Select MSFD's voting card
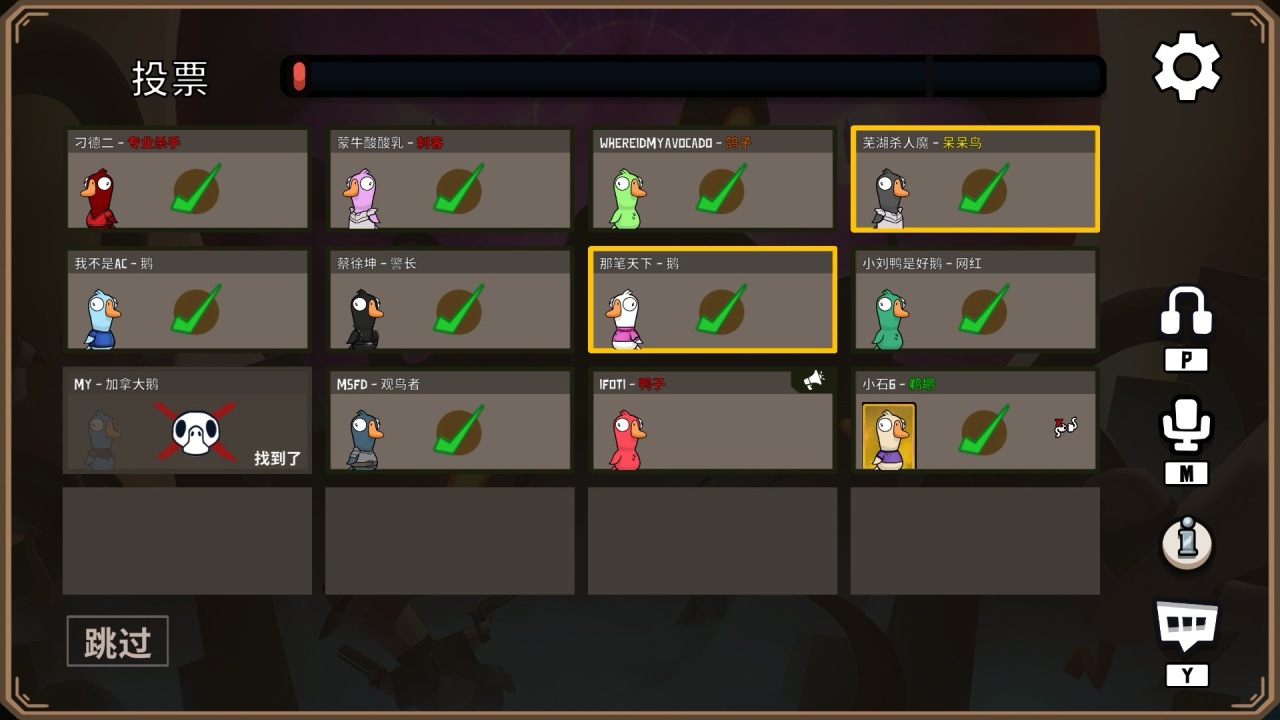 [x=449, y=420]
